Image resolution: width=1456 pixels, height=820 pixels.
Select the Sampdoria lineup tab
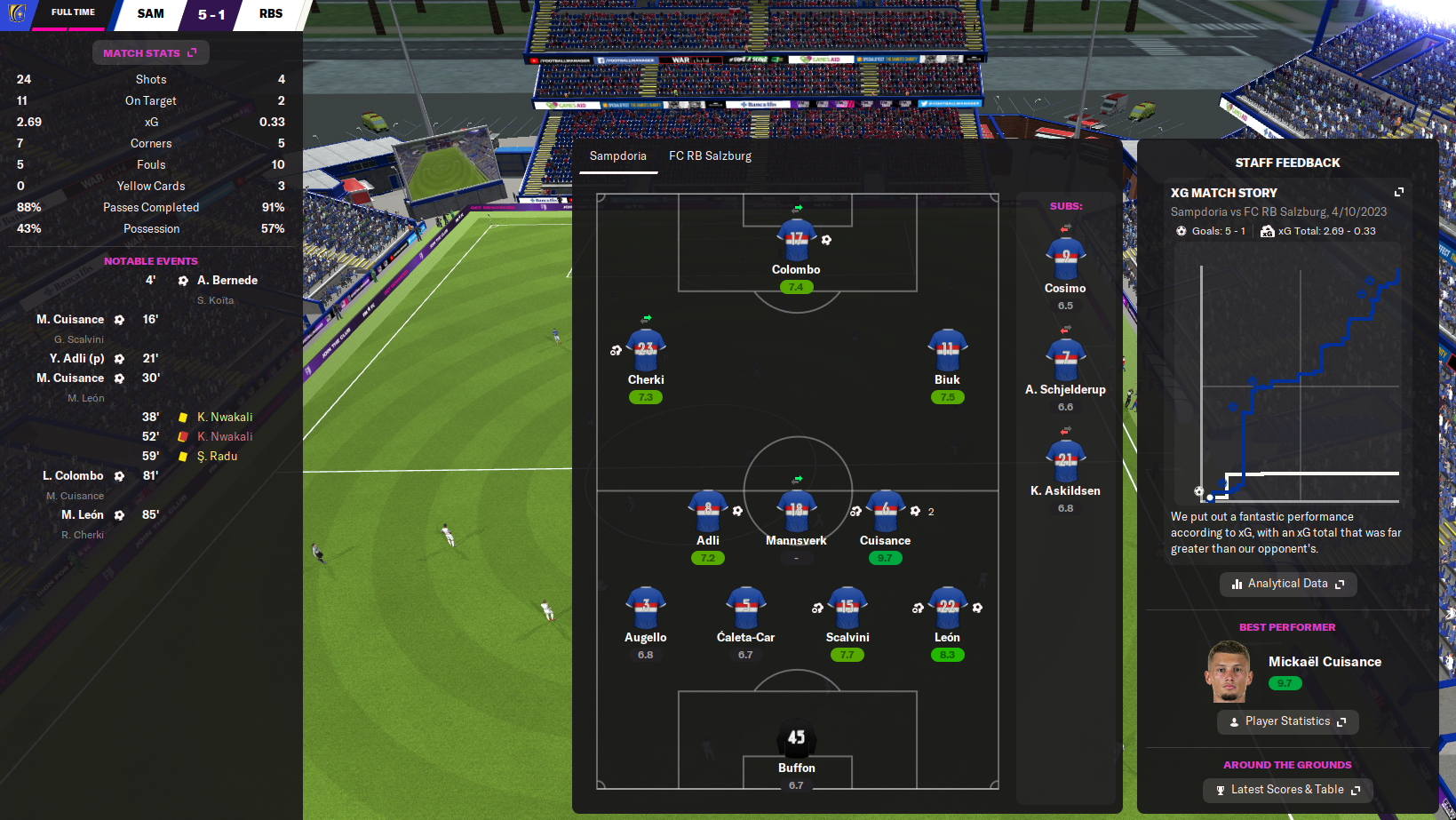click(617, 156)
